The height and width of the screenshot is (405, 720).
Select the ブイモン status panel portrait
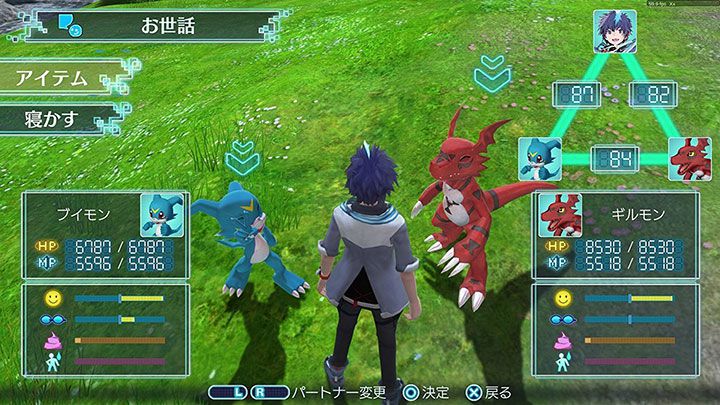pos(160,213)
